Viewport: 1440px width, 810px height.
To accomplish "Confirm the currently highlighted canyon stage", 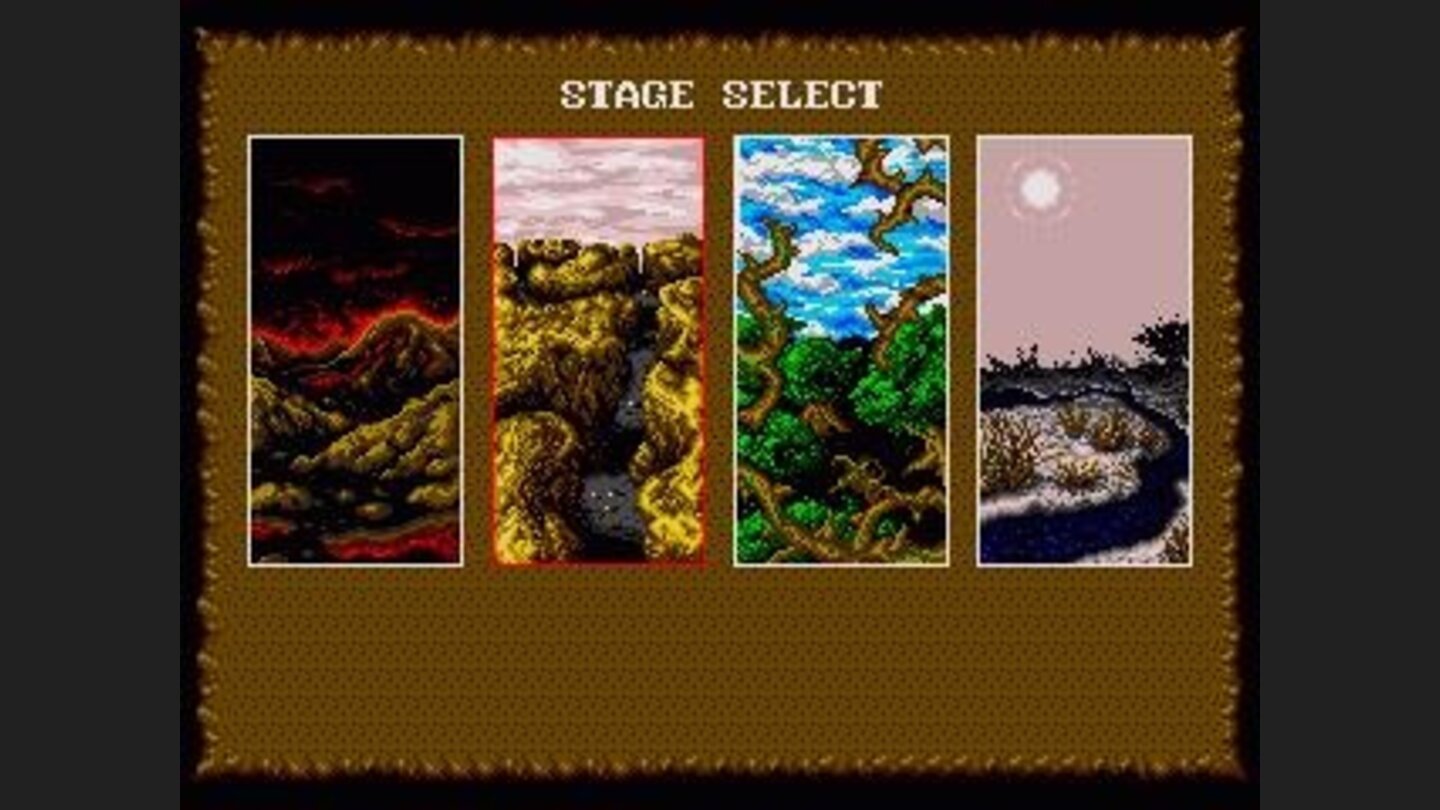I will click(x=600, y=350).
